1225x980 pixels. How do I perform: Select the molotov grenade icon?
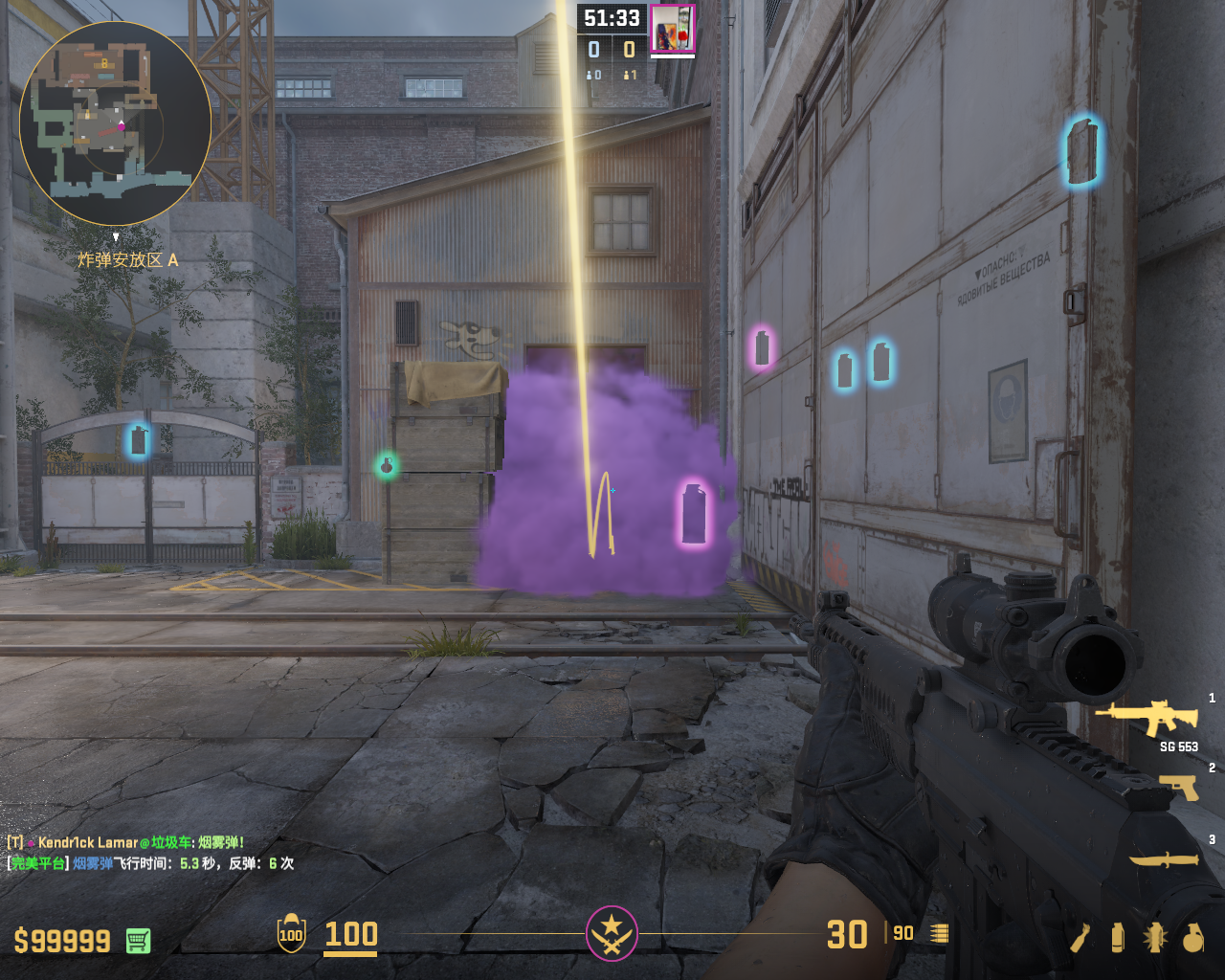(x=1080, y=938)
